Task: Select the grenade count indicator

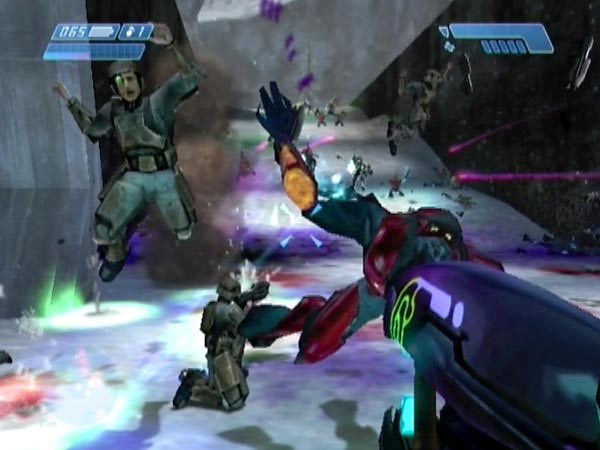Action: click(137, 32)
